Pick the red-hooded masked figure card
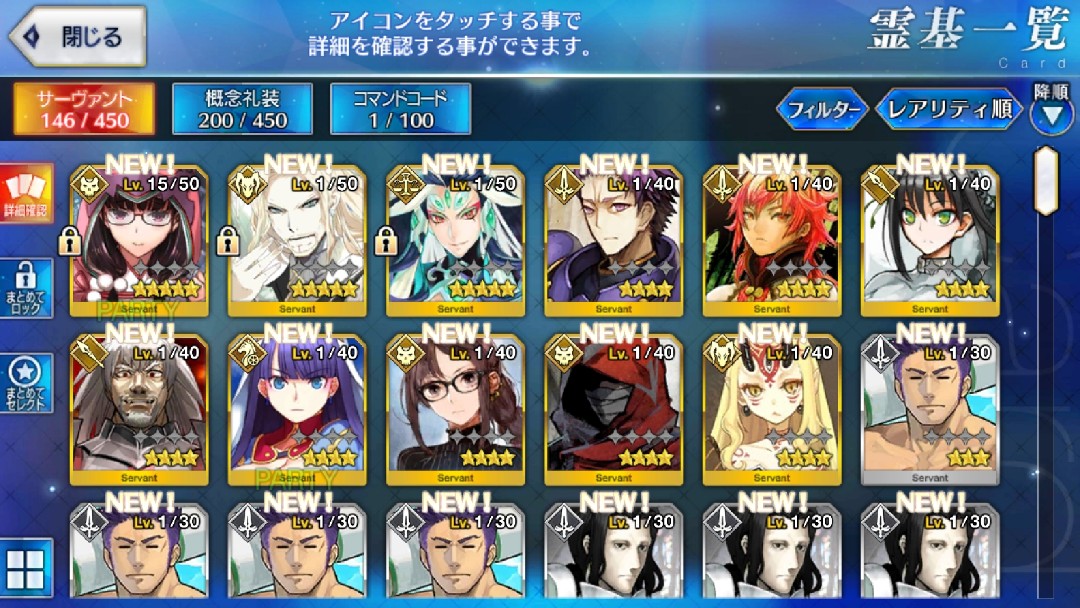Screen dimensions: 1080x608 click(613, 410)
